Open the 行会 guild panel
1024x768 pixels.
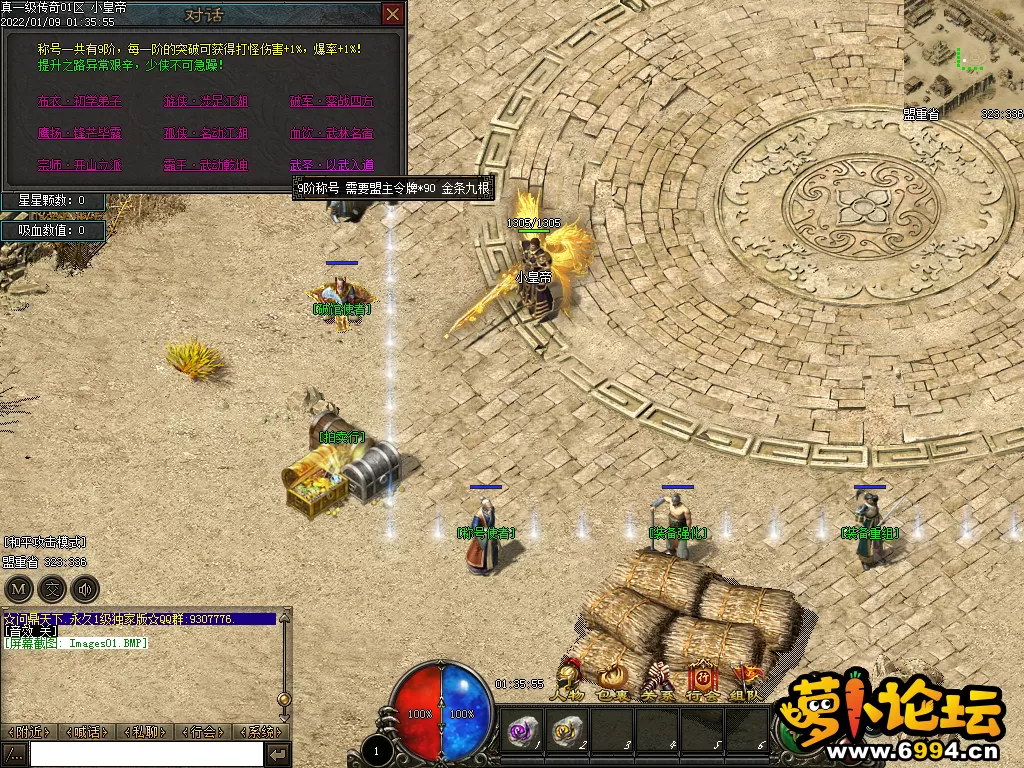701,682
